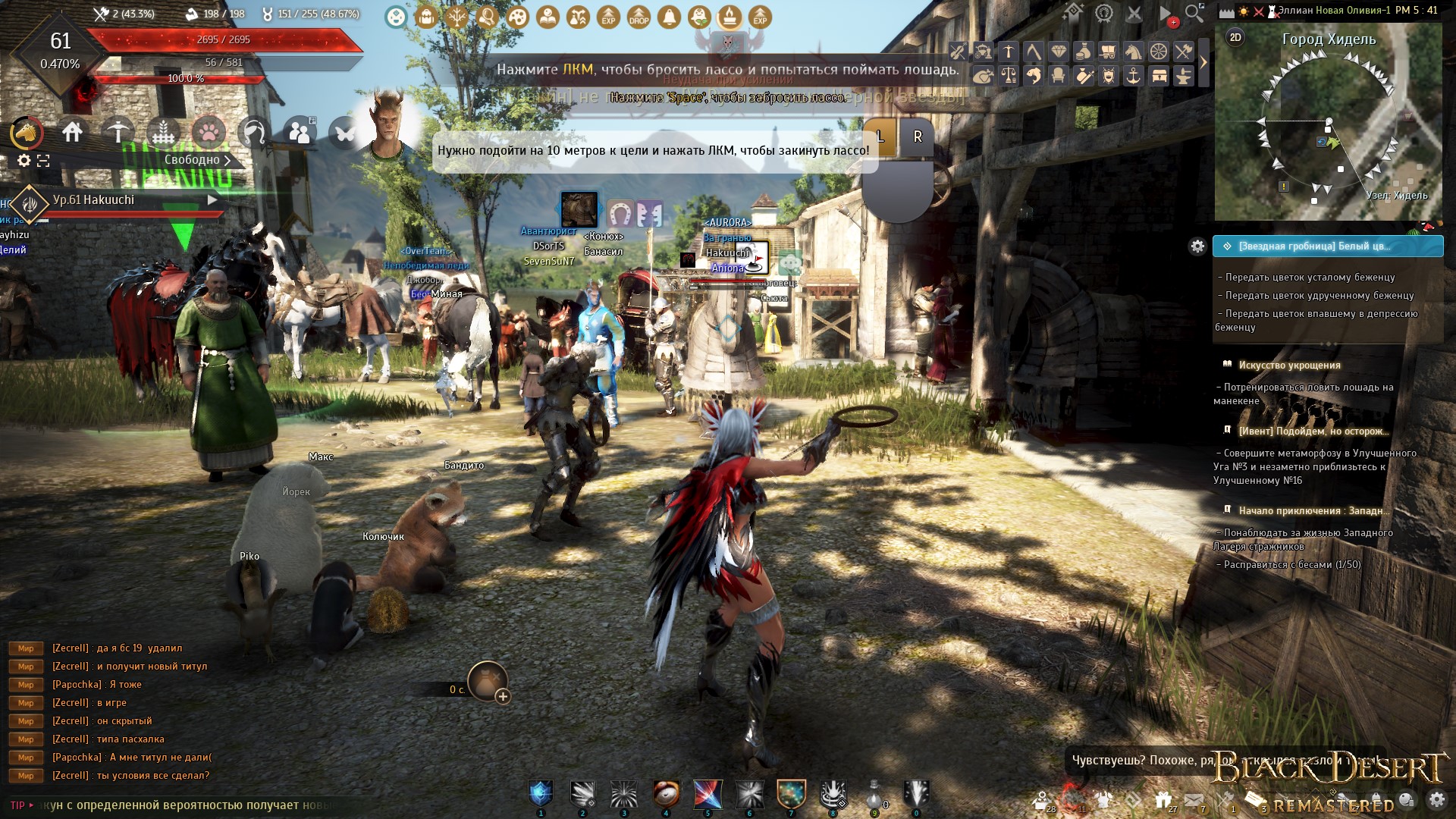Viewport: 1456px width, 819px height.
Task: Open the pink paw pets icon
Action: click(x=208, y=133)
